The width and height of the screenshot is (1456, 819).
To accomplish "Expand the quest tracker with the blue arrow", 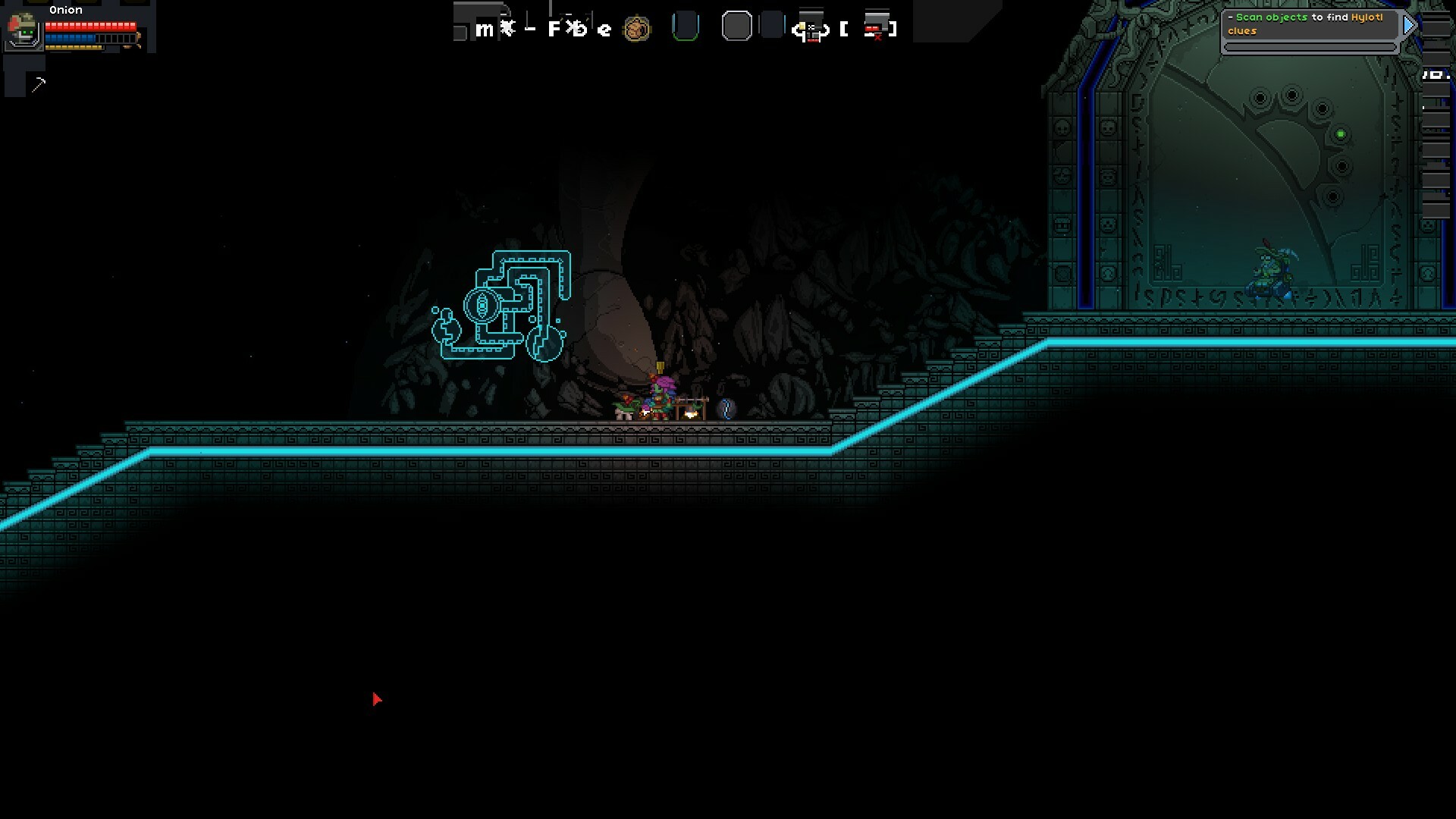I will point(1409,25).
